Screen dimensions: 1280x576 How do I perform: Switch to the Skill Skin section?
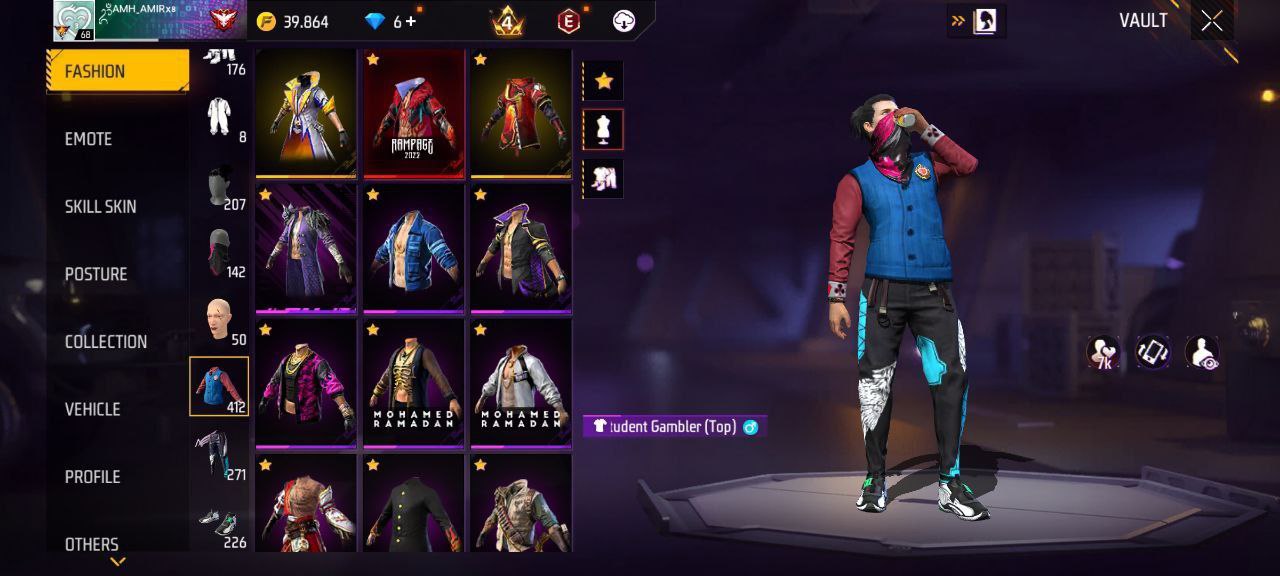[x=100, y=207]
